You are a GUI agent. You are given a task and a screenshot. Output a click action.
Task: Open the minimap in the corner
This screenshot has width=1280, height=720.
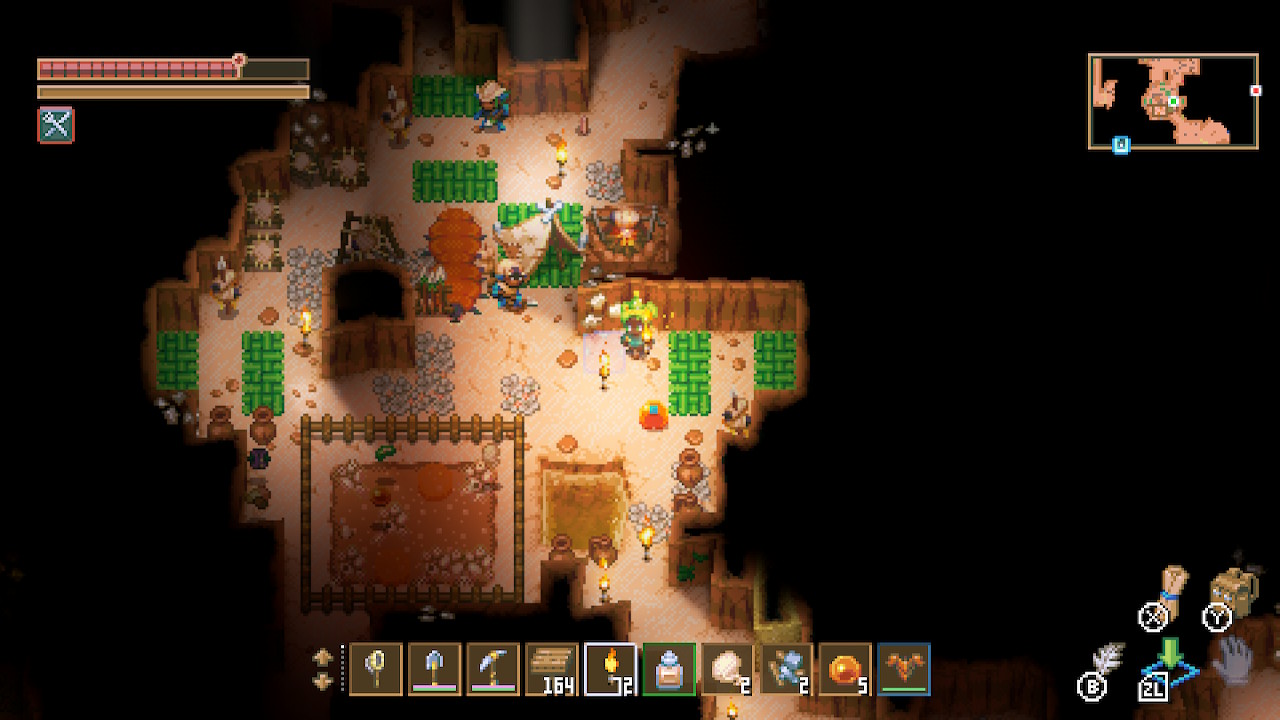click(x=1173, y=101)
